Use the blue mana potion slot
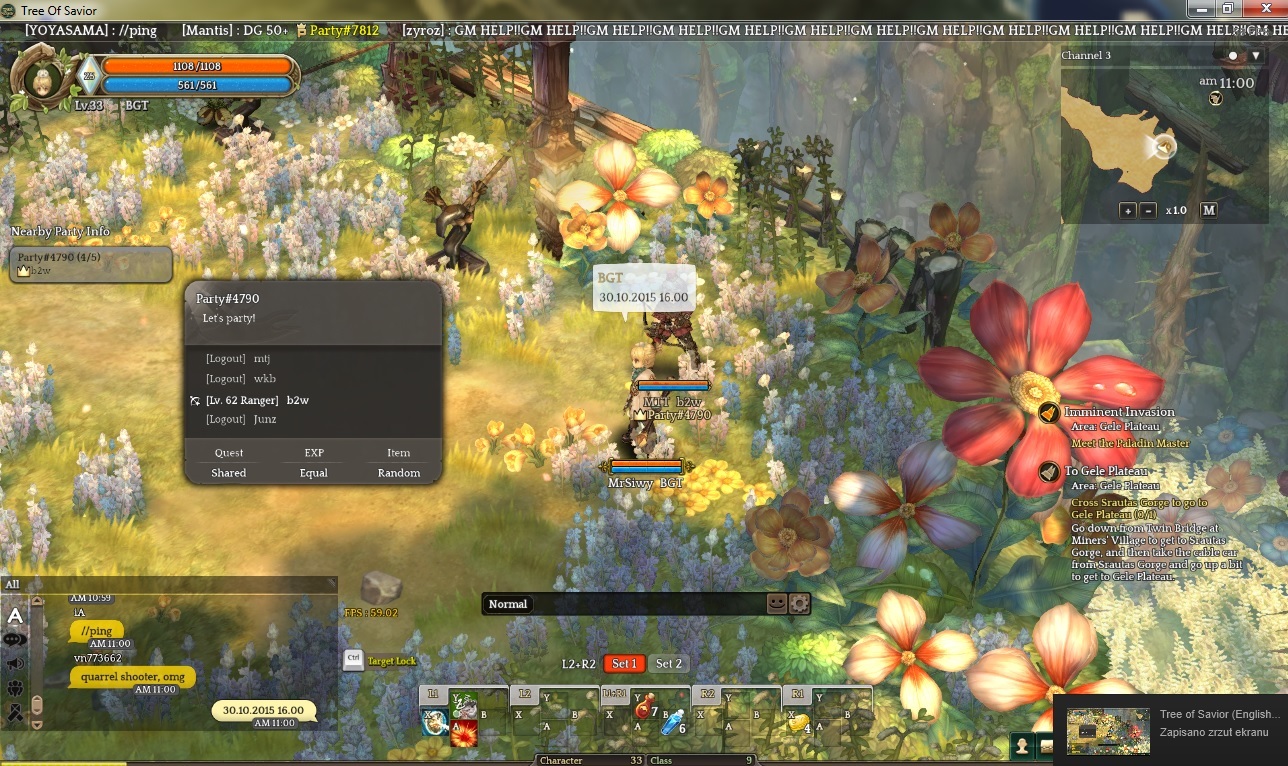1288x766 pixels. [x=671, y=722]
